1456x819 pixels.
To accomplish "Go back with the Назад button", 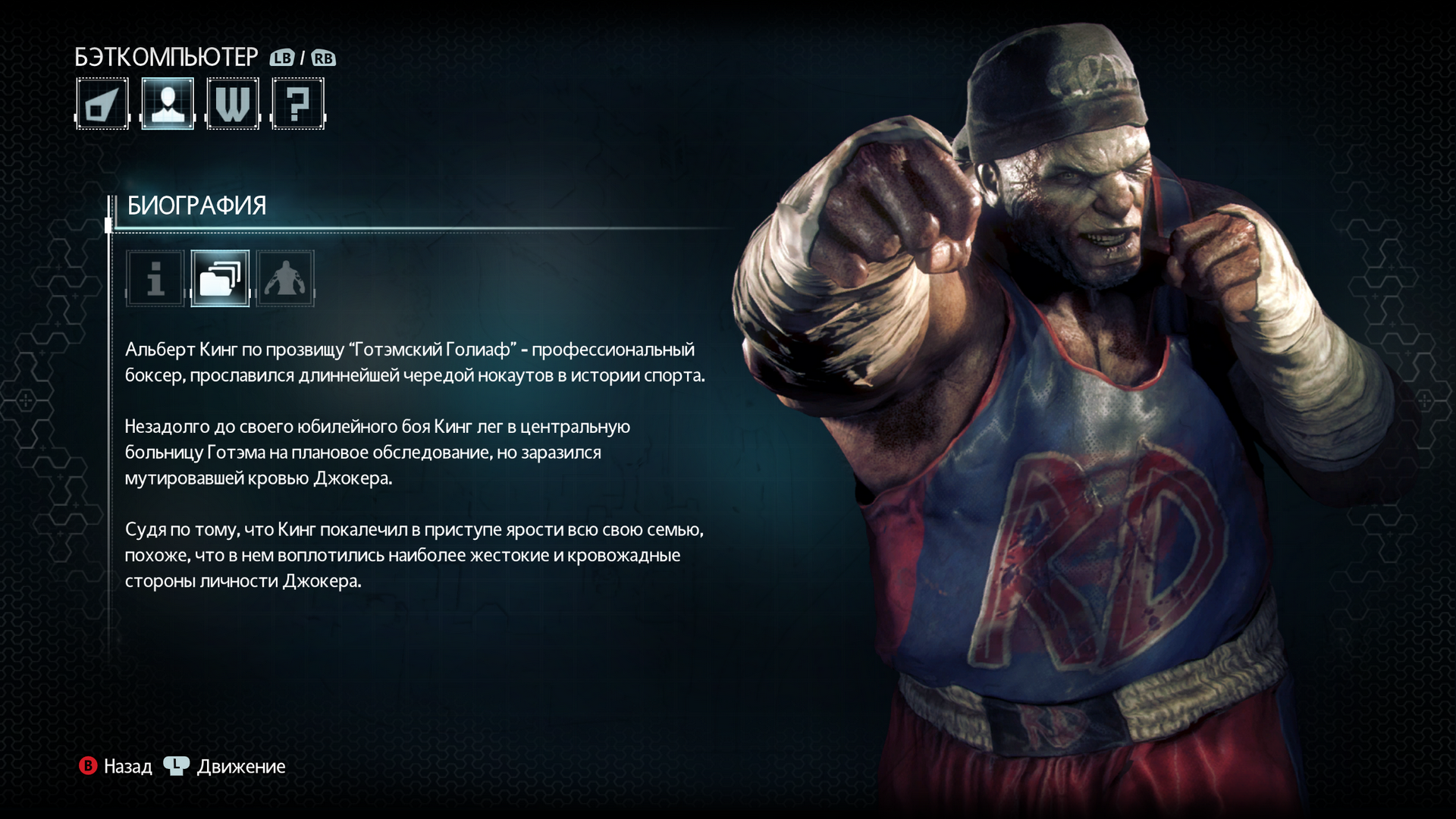I will click(x=116, y=767).
